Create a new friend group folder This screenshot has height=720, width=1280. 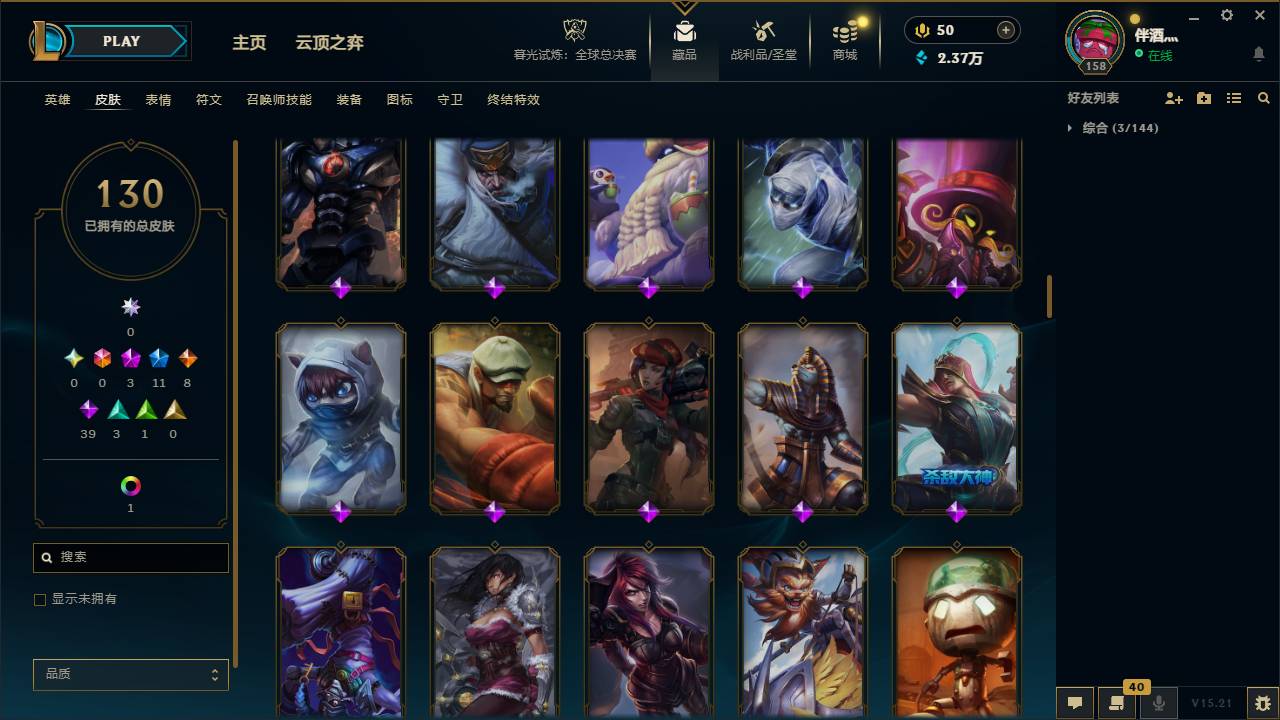(1204, 97)
